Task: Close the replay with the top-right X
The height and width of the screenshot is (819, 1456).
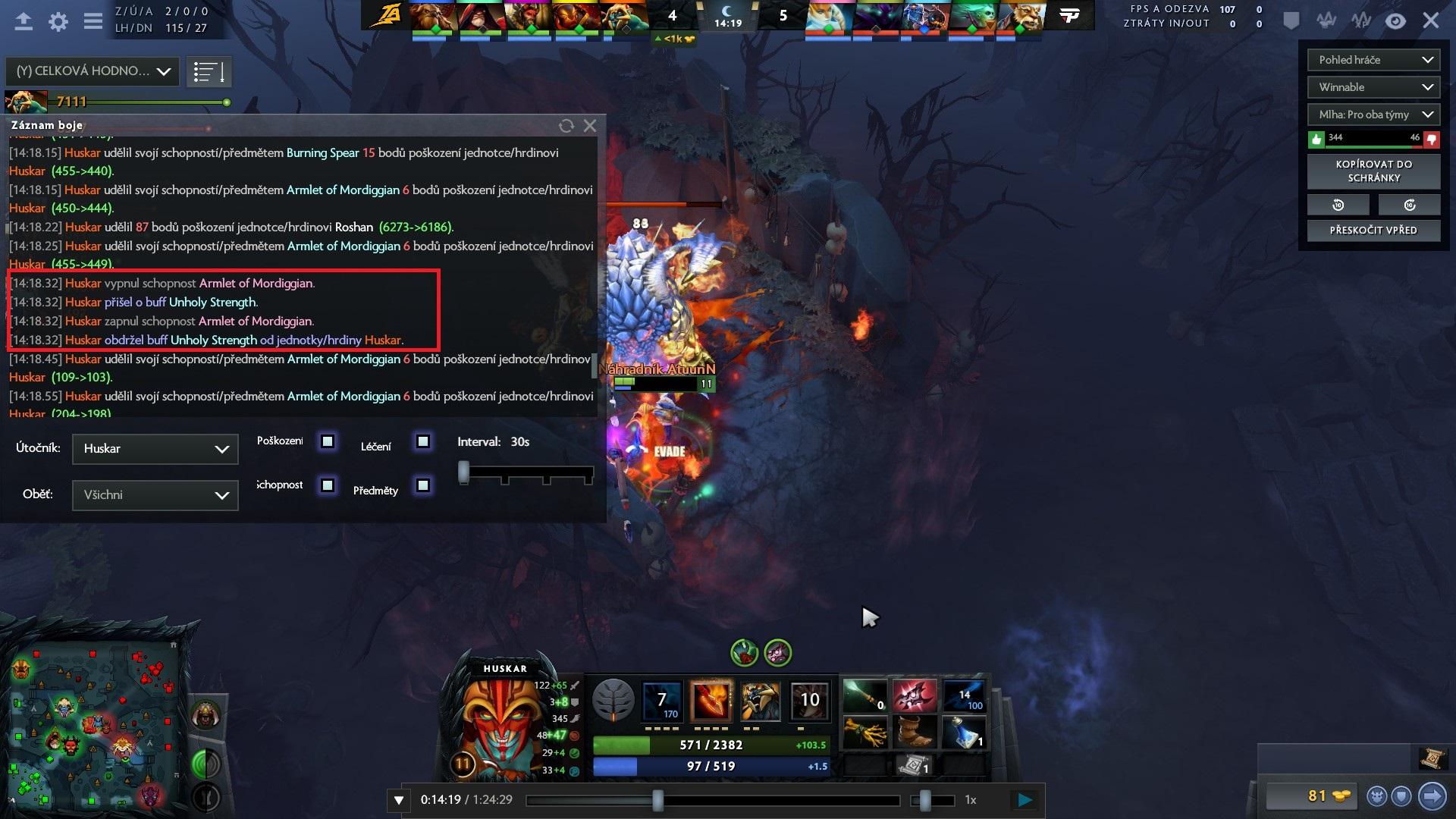Action: click(x=1430, y=20)
